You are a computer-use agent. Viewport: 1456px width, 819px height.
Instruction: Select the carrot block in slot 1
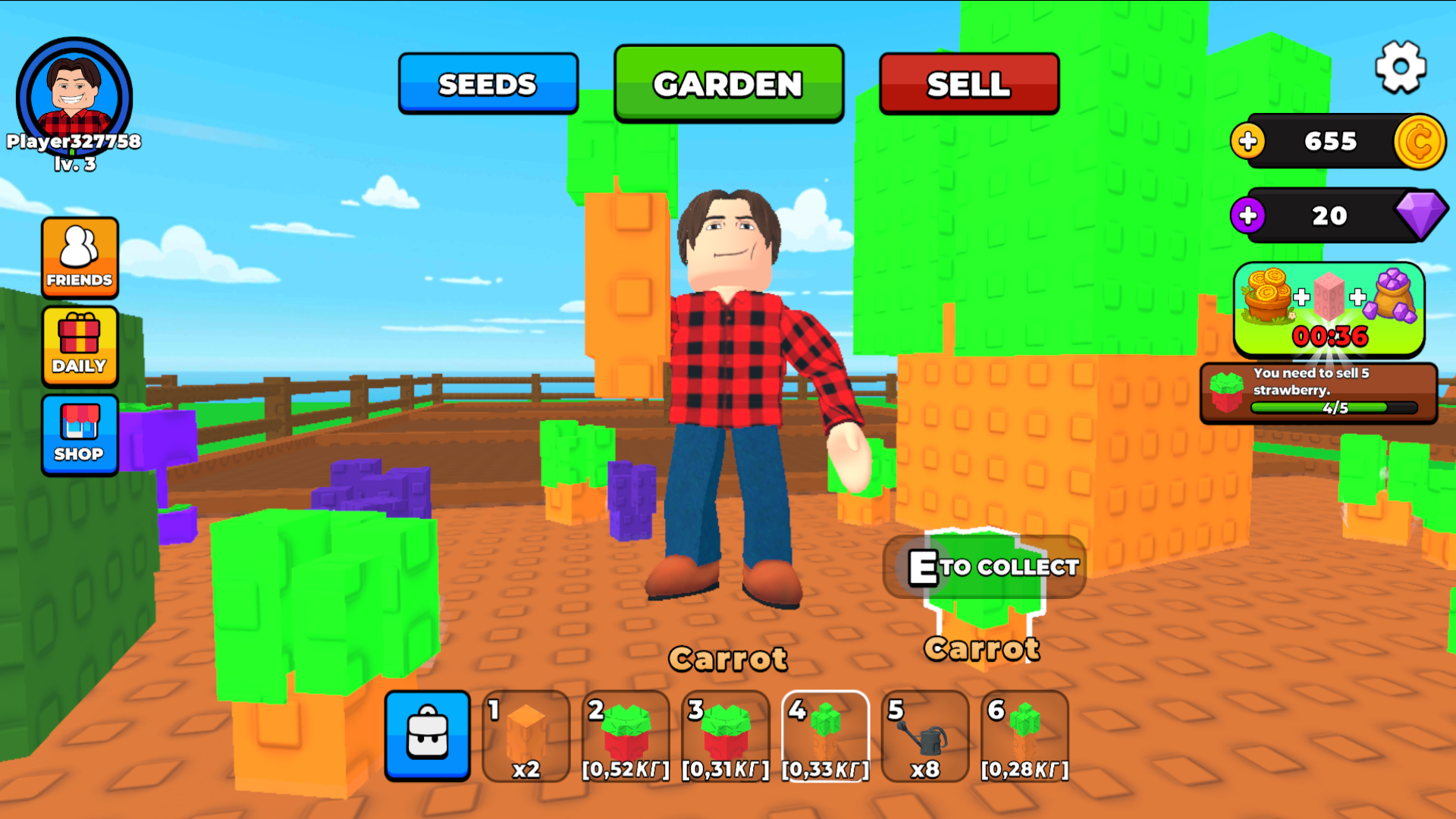pos(526,736)
